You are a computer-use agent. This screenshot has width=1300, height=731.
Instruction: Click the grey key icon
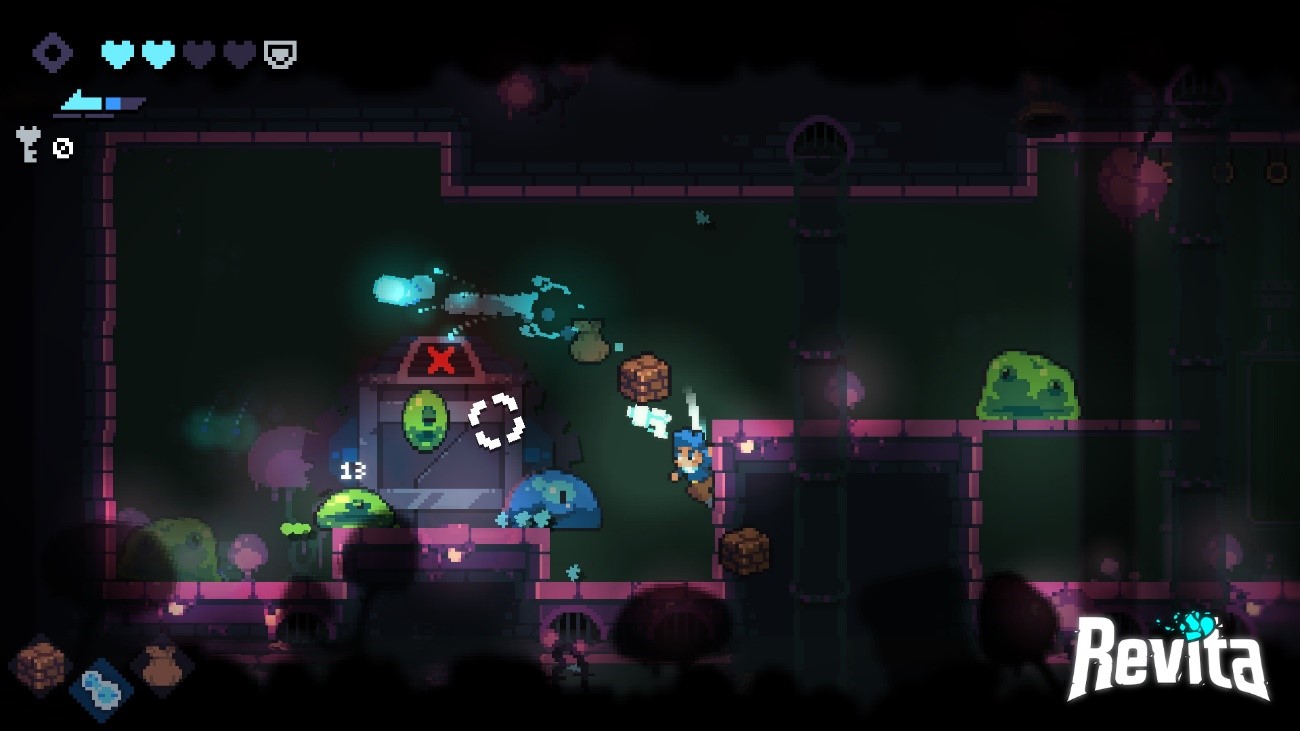[x=28, y=143]
